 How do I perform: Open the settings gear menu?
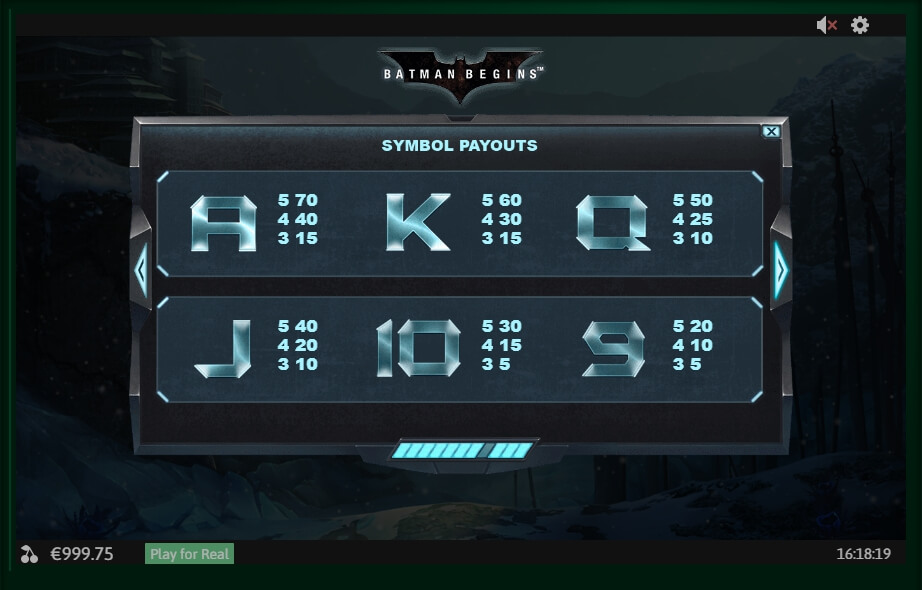point(860,26)
